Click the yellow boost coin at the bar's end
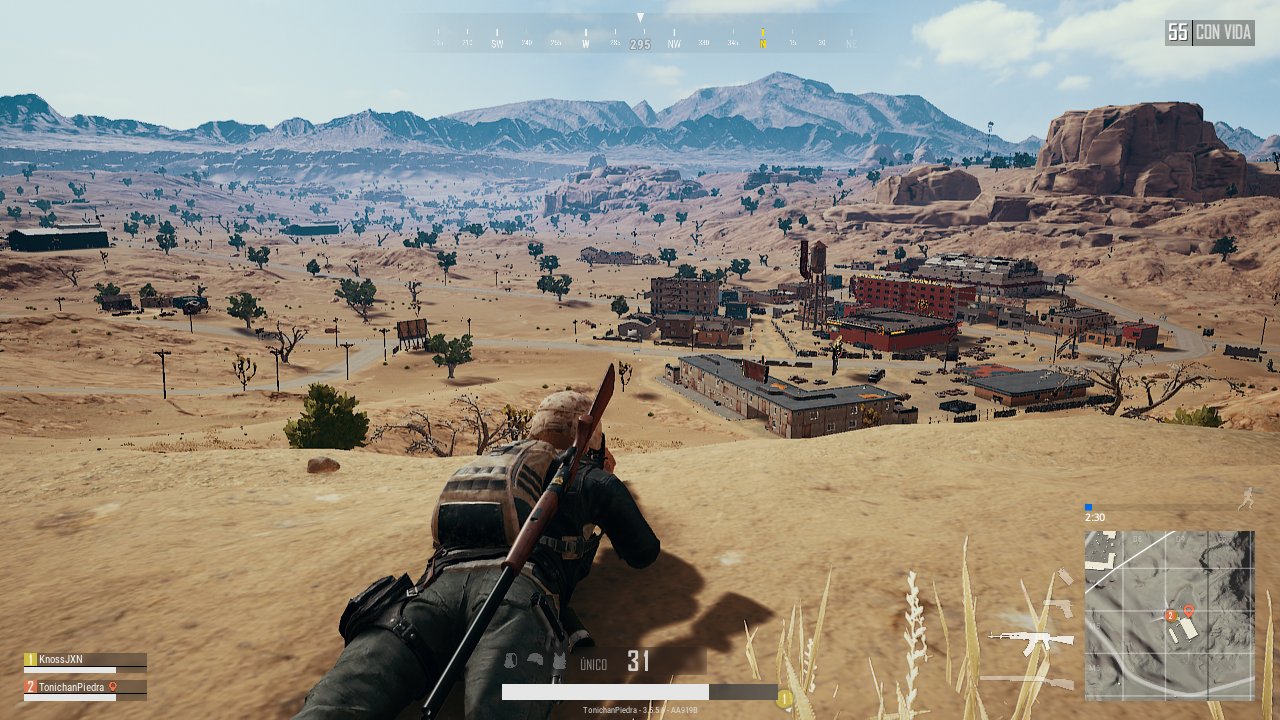The image size is (1280, 720). (784, 697)
